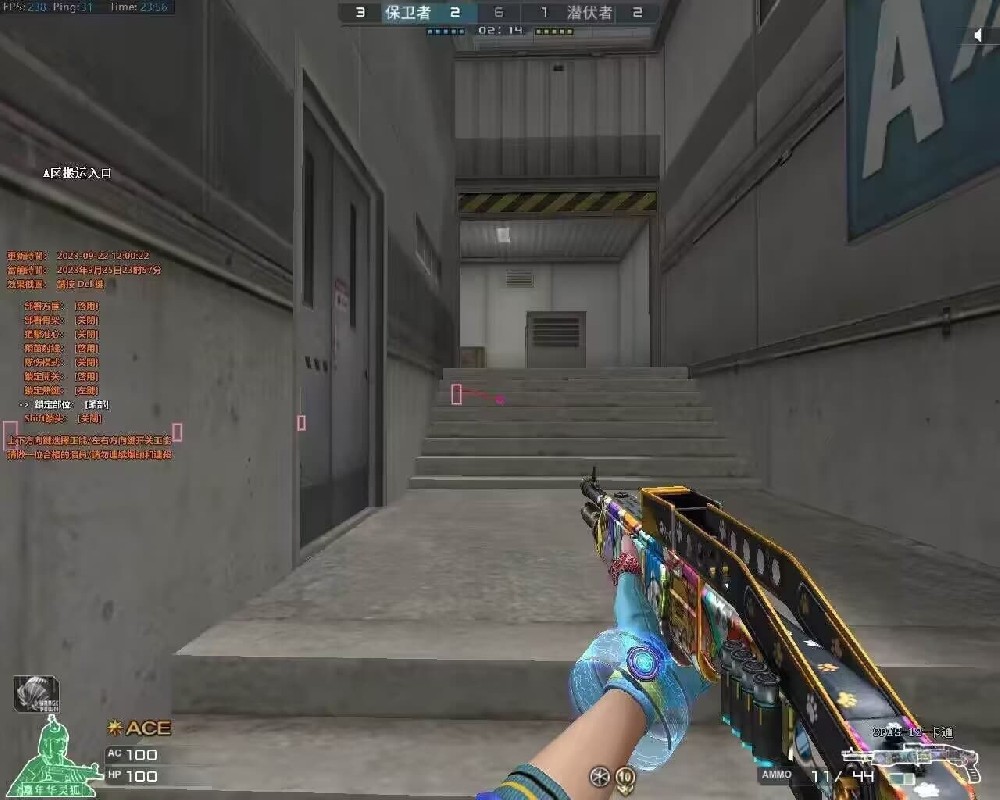Click the round star badge icon

pyautogui.click(x=599, y=774)
